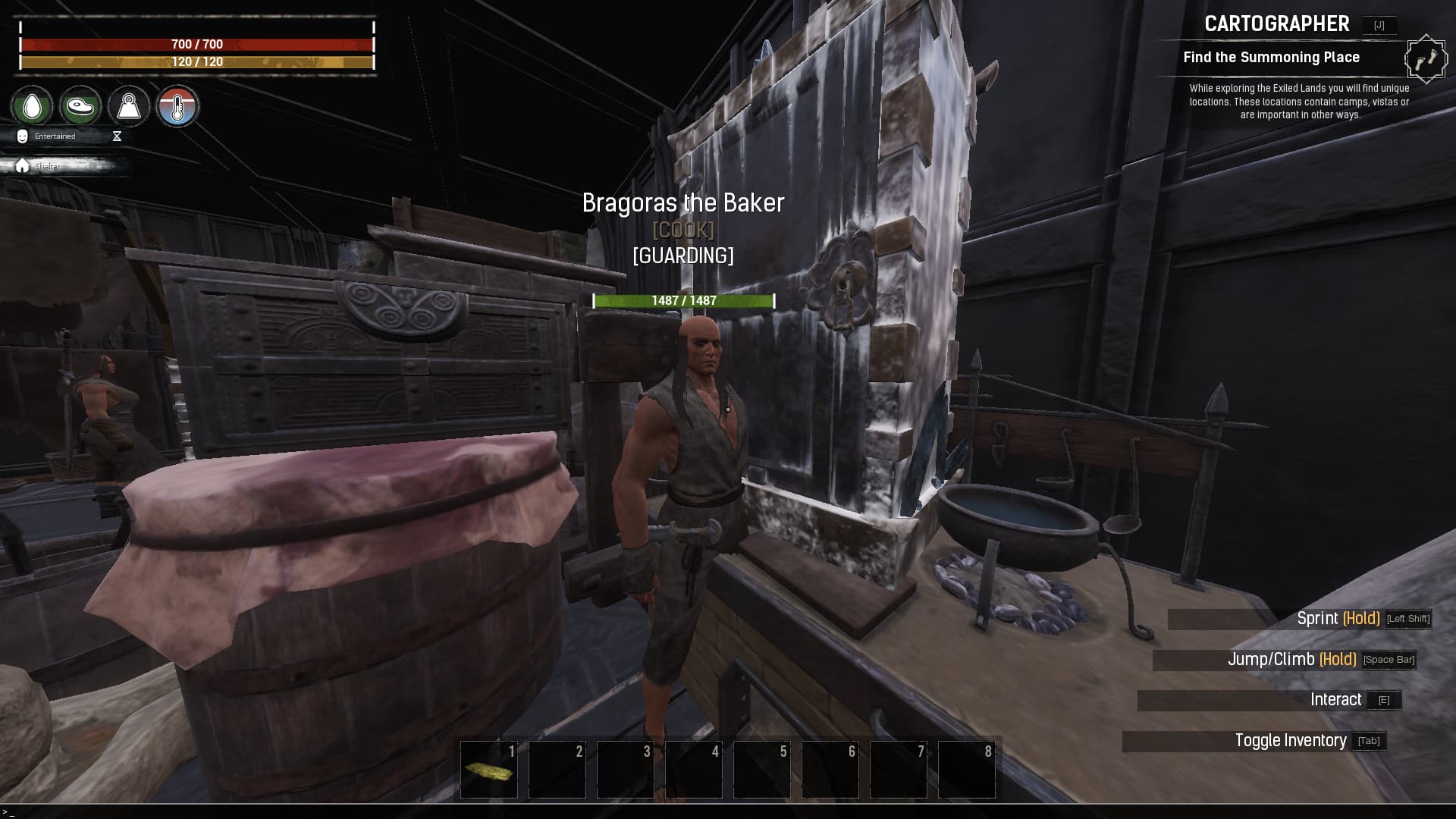Click the Toggle Inventory prompt
The width and height of the screenshot is (1456, 819).
click(x=1290, y=740)
